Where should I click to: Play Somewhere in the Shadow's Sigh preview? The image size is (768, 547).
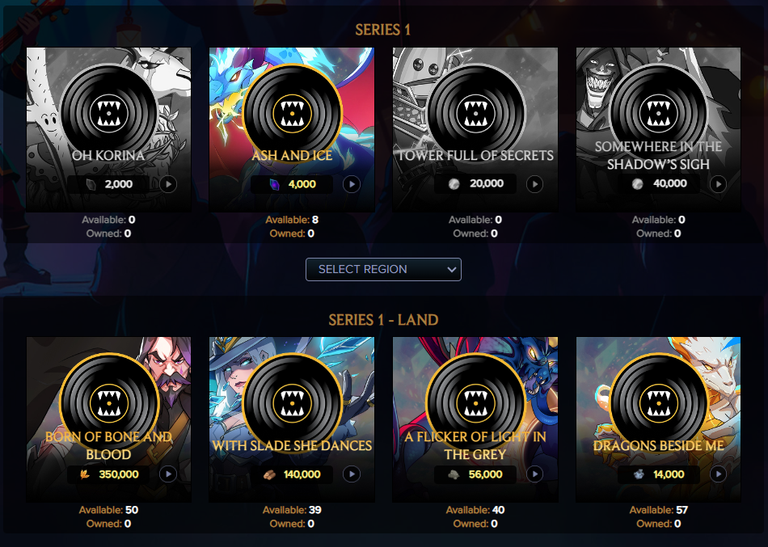tap(717, 184)
